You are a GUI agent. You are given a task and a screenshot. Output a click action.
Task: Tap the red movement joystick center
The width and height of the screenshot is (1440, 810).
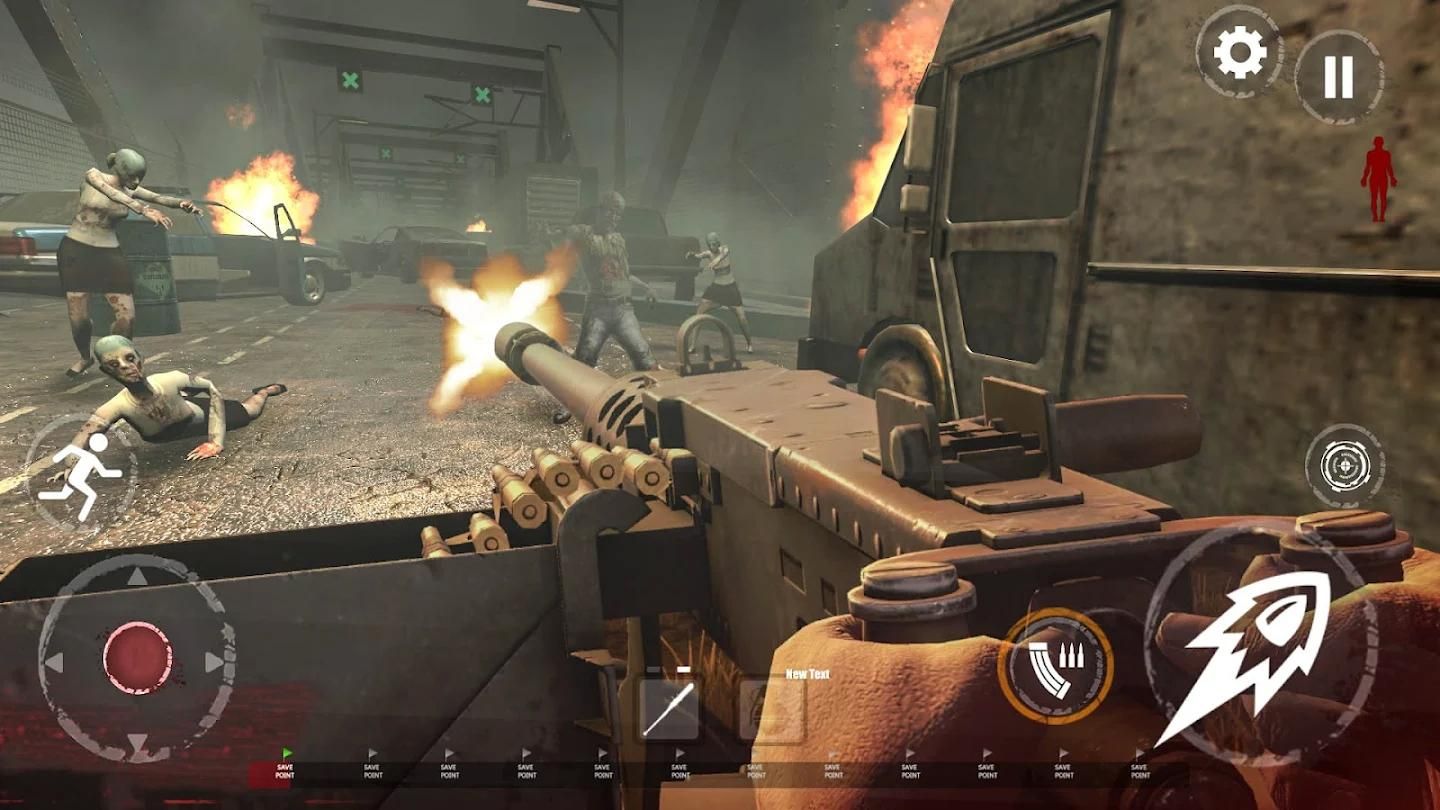[137, 658]
